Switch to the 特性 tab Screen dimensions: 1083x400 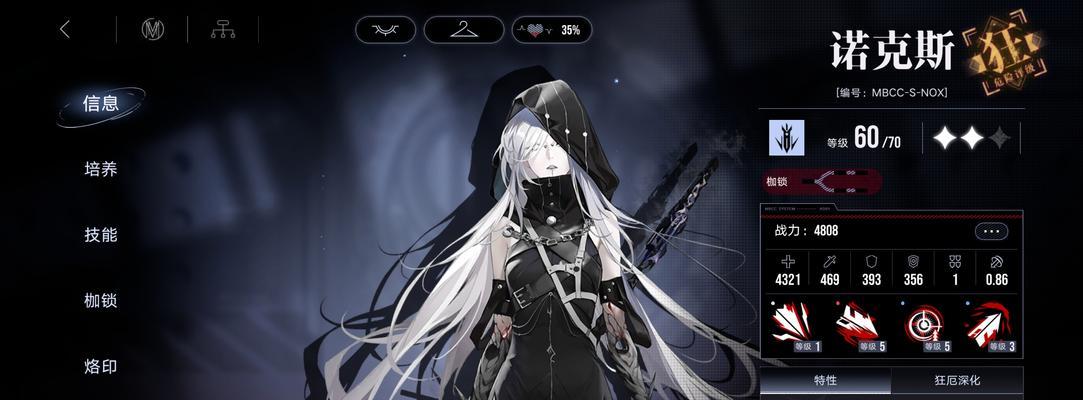pyautogui.click(x=825, y=381)
